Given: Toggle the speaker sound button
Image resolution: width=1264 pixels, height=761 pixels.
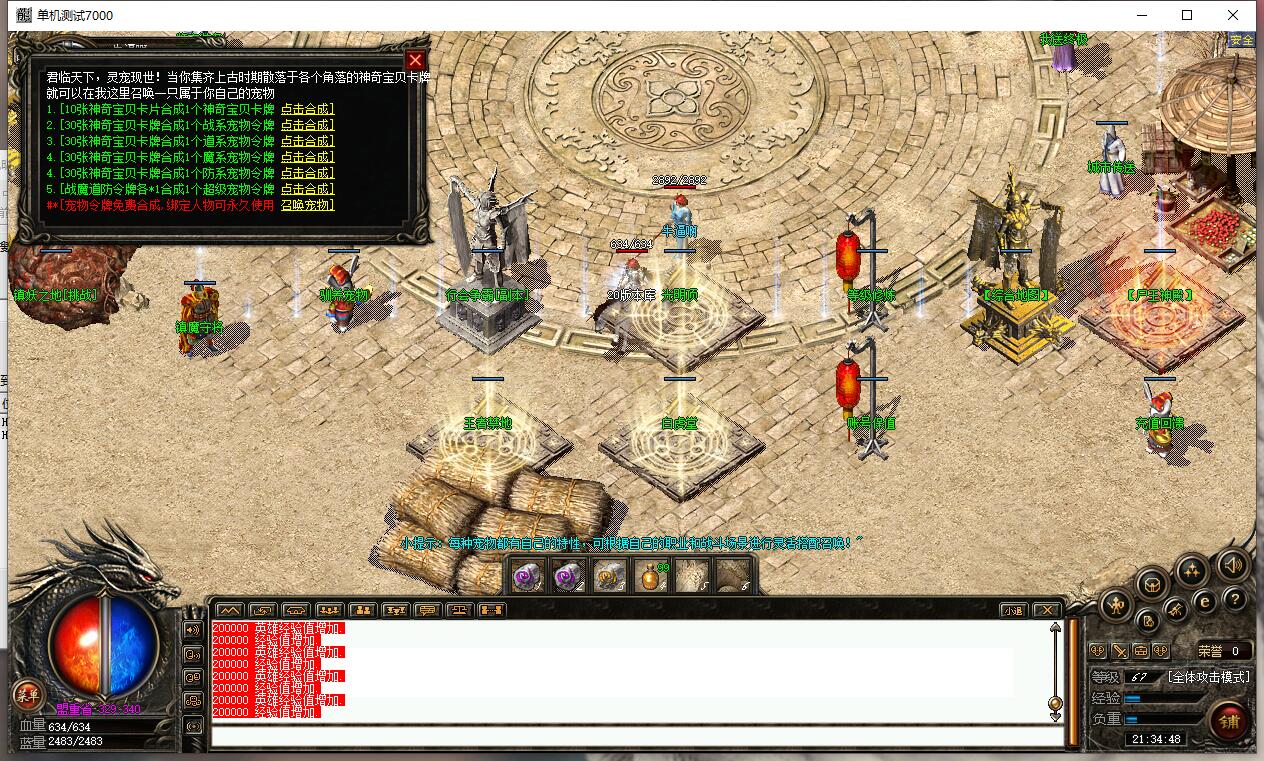Looking at the screenshot, I should [1234, 565].
